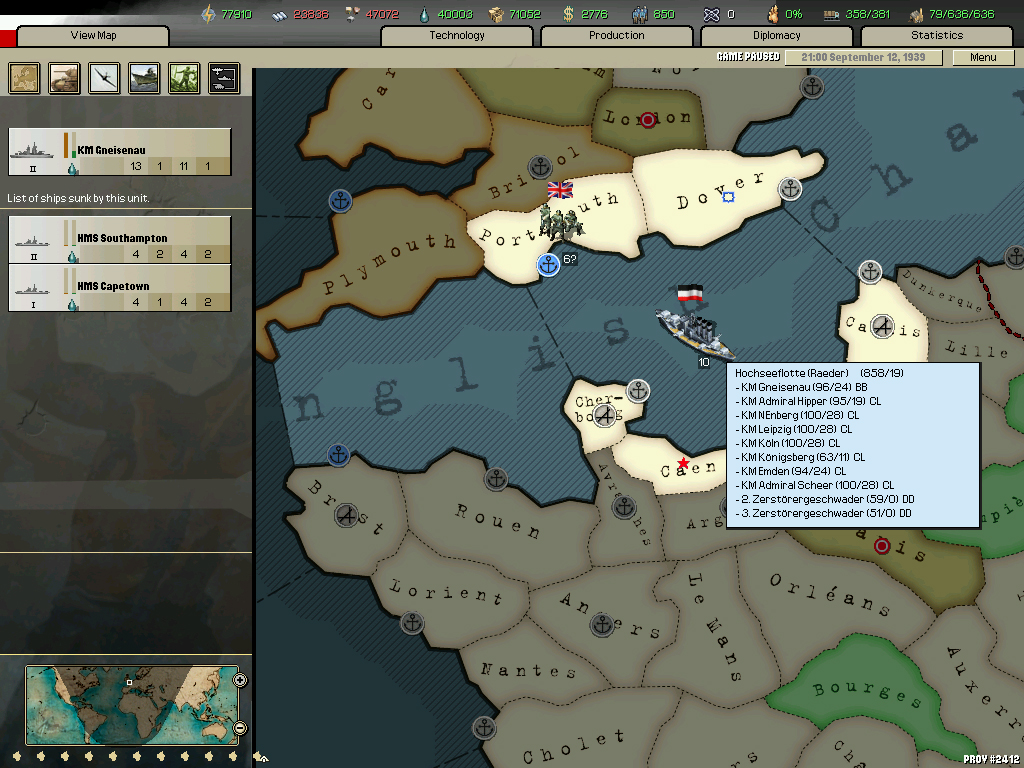This screenshot has width=1024, height=768.
Task: Open the Production tab
Action: (617, 36)
